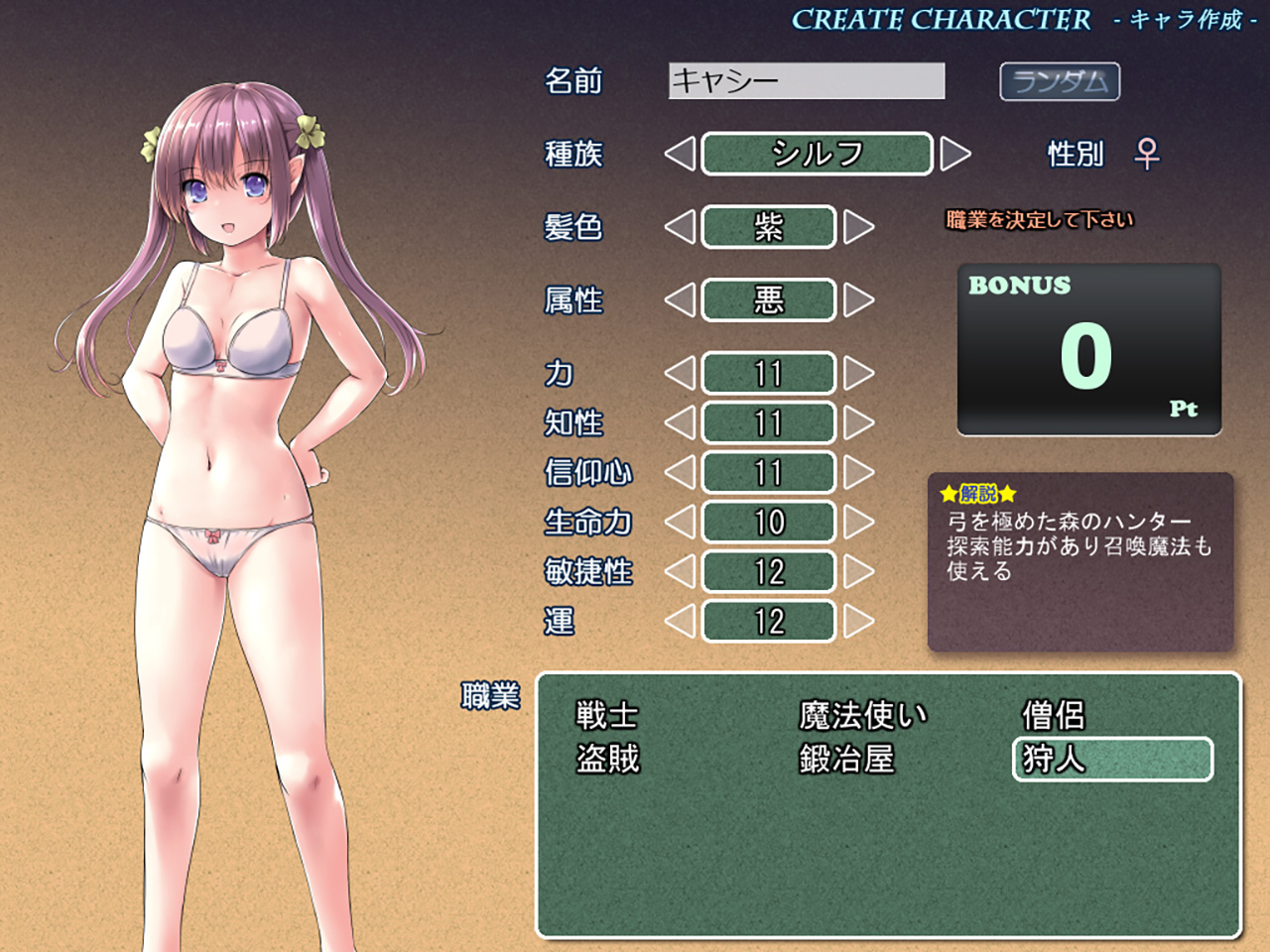Decrease the 知性 intelligence stat
Viewport: 1270px width, 952px height.
point(680,423)
